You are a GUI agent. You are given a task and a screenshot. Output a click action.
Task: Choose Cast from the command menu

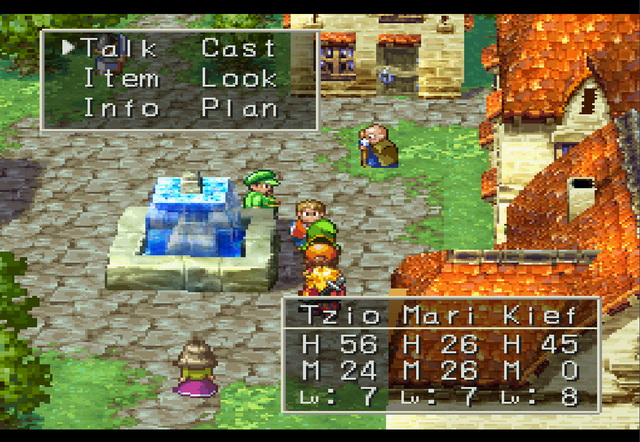[x=239, y=47]
